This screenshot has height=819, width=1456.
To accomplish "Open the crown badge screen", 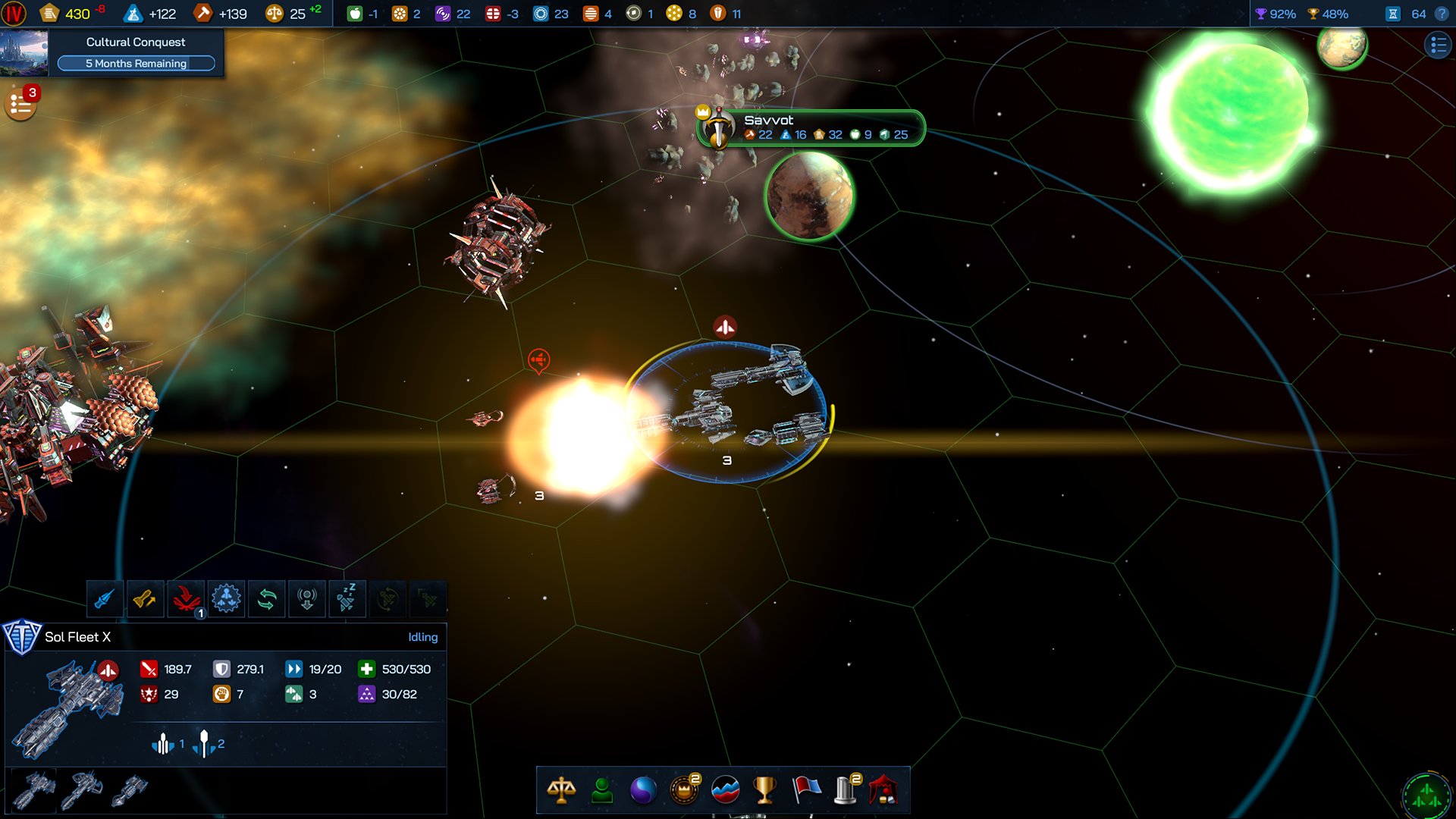I will 684,790.
